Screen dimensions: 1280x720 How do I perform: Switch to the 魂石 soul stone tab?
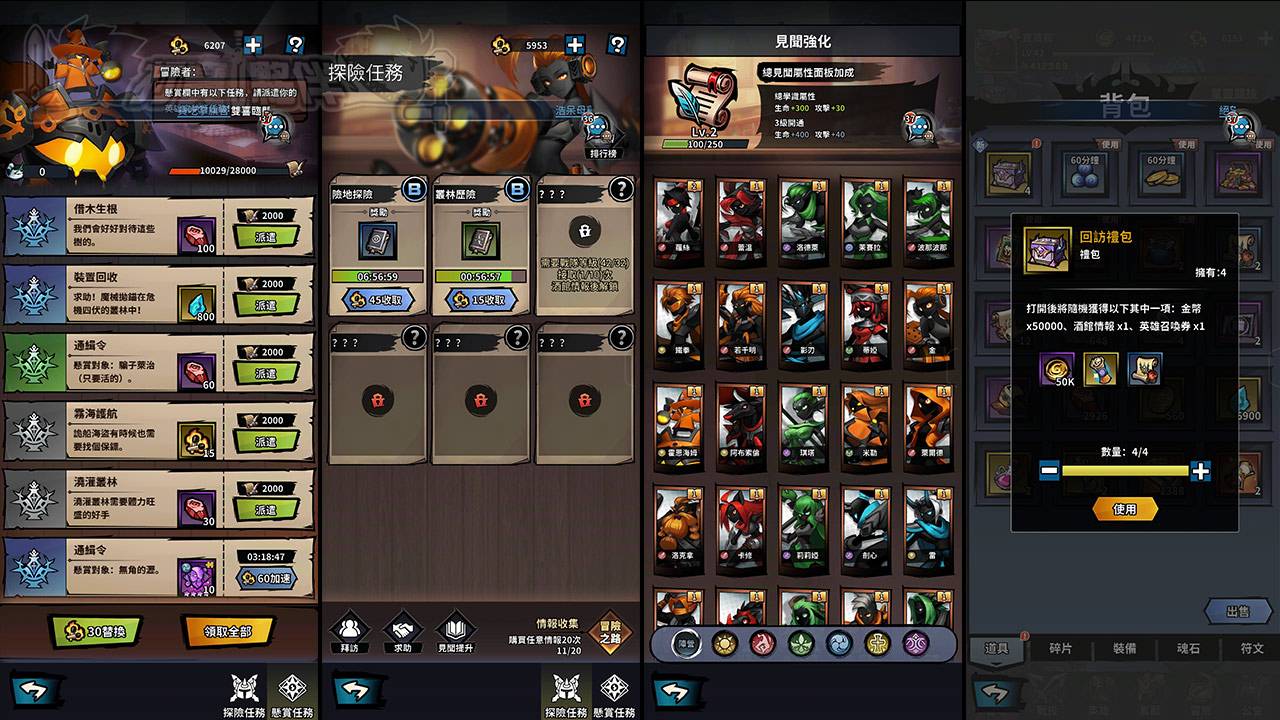pyautogui.click(x=1188, y=648)
